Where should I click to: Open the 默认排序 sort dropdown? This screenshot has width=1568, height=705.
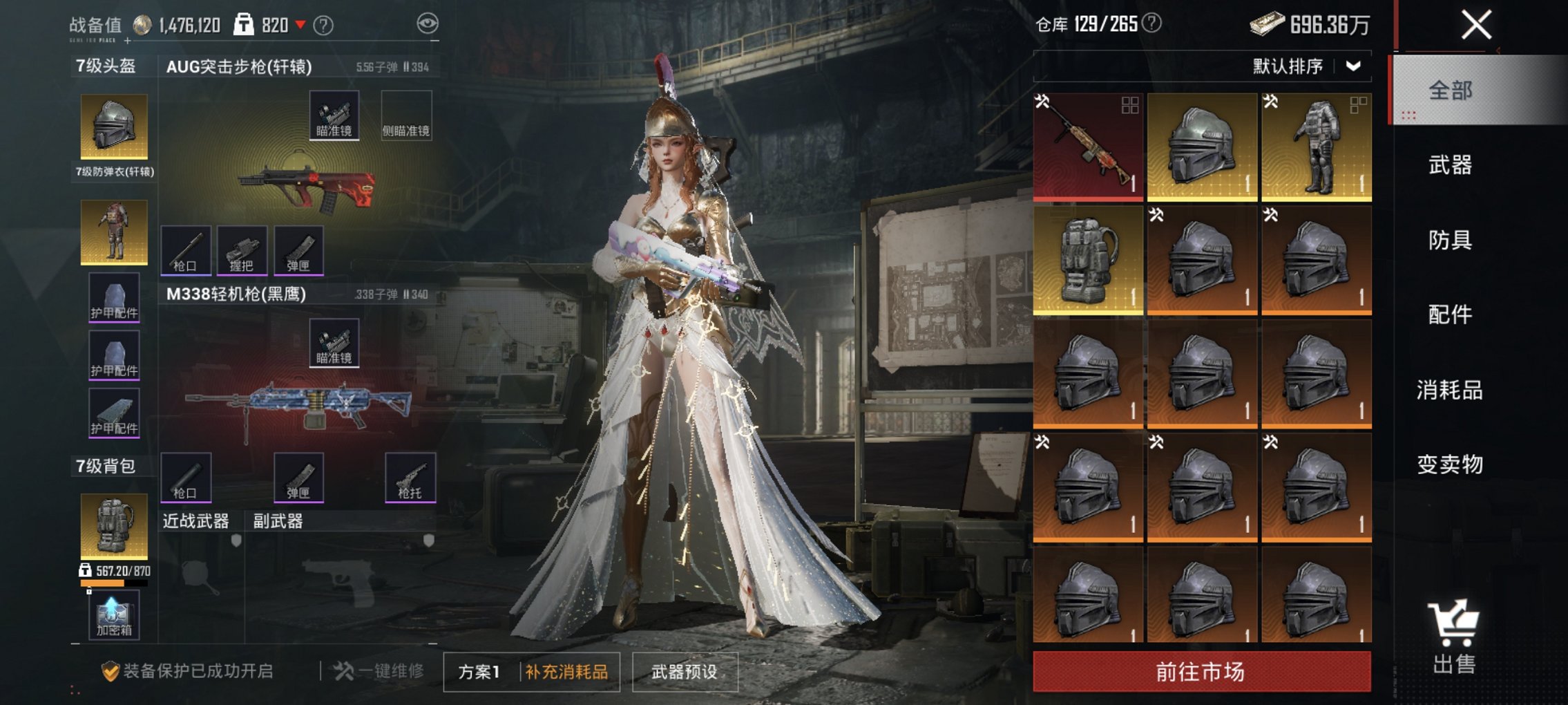point(1307,66)
